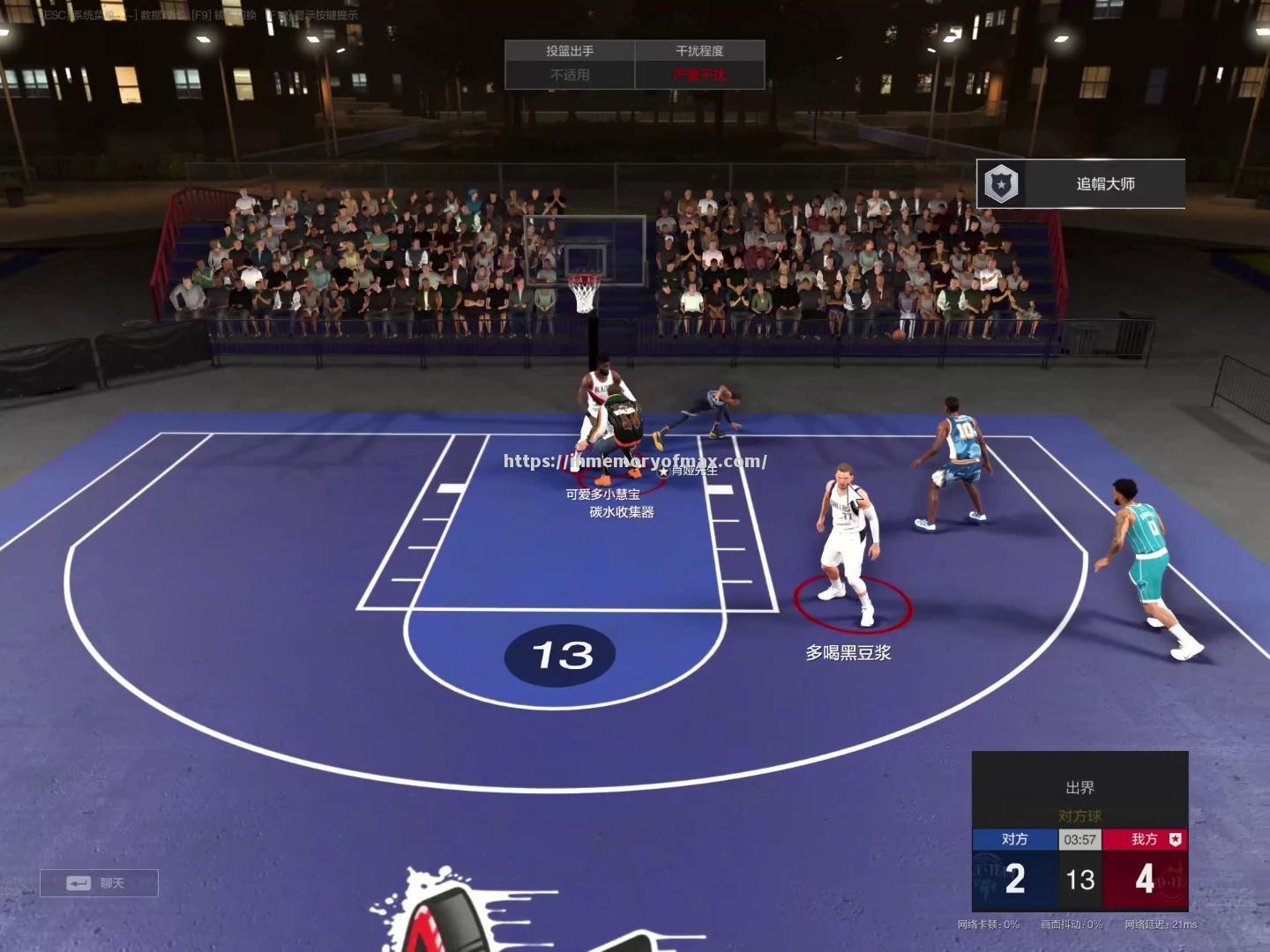Open the 聊天 chat box
Screen dimensions: 1270x952
[x=99, y=883]
